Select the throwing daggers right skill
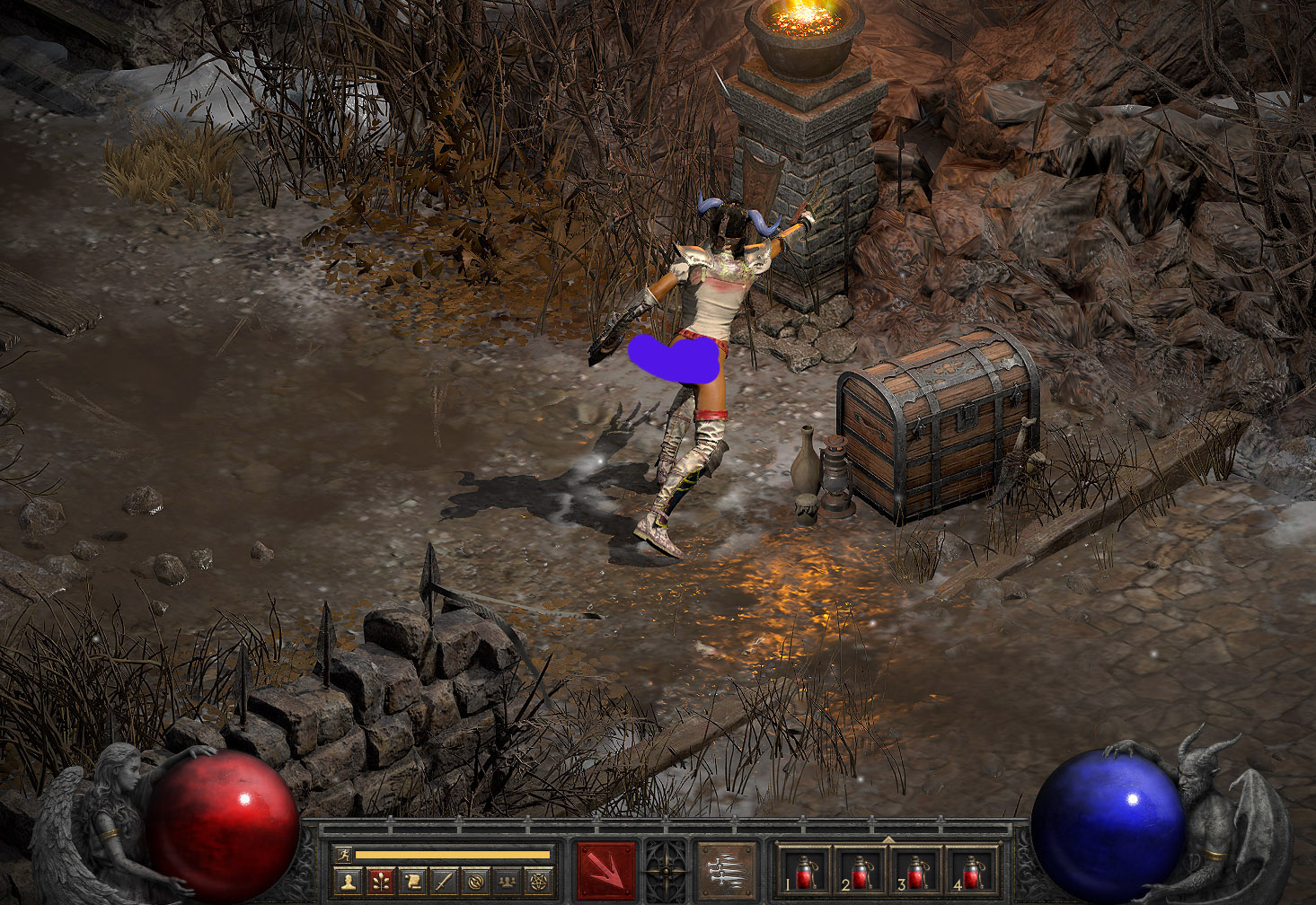Screen dimensions: 1316x905 [x=727, y=870]
